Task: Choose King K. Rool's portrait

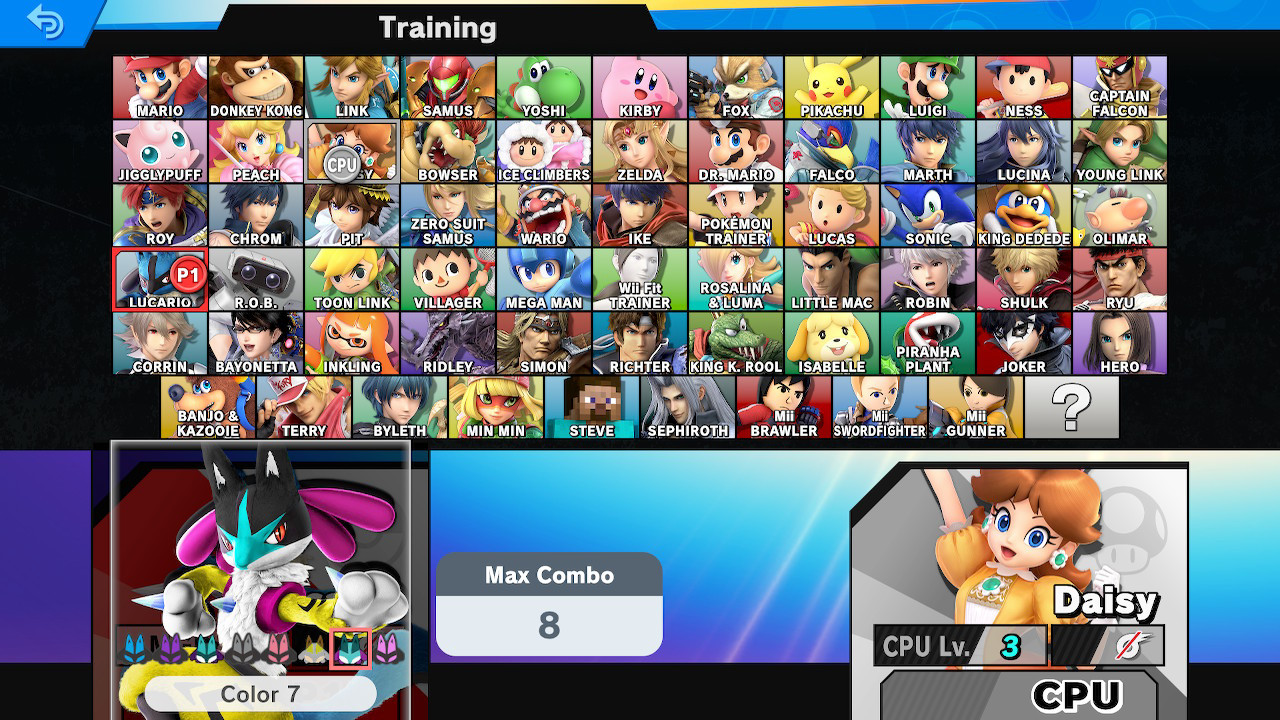Action: pyautogui.click(x=736, y=342)
